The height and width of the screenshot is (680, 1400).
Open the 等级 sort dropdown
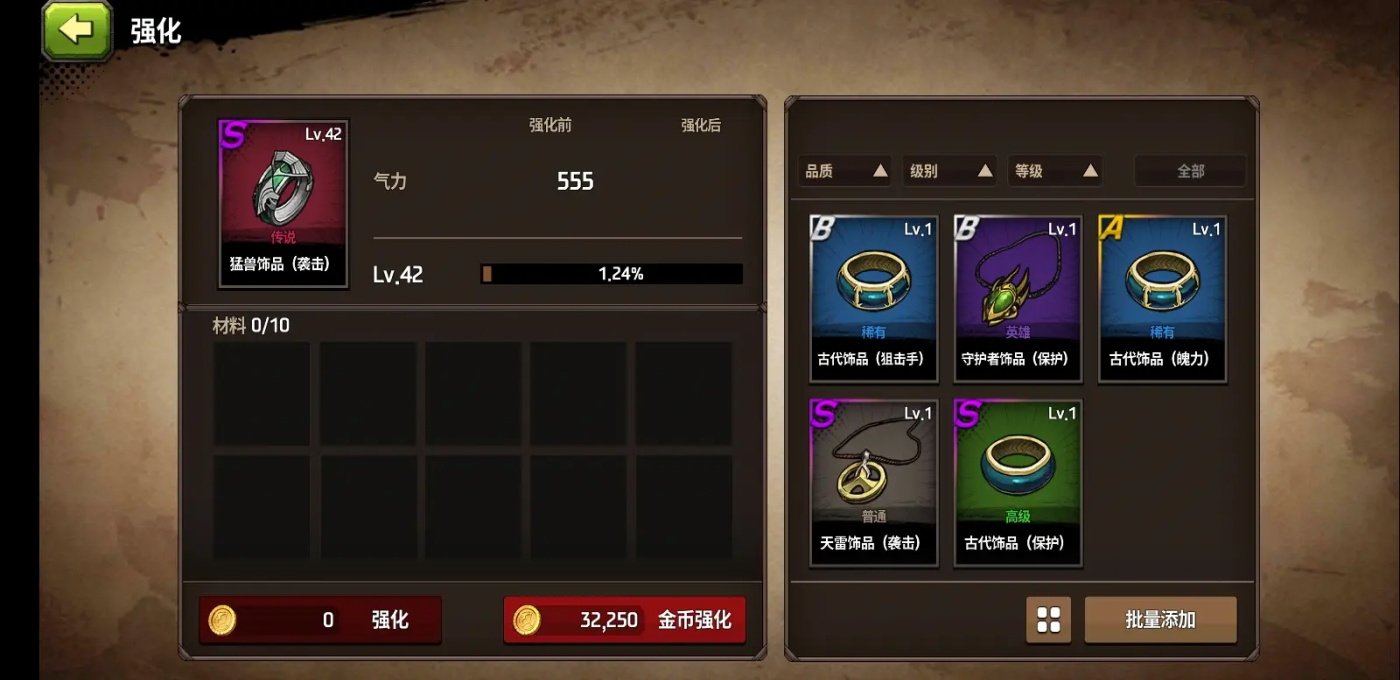click(x=1055, y=171)
